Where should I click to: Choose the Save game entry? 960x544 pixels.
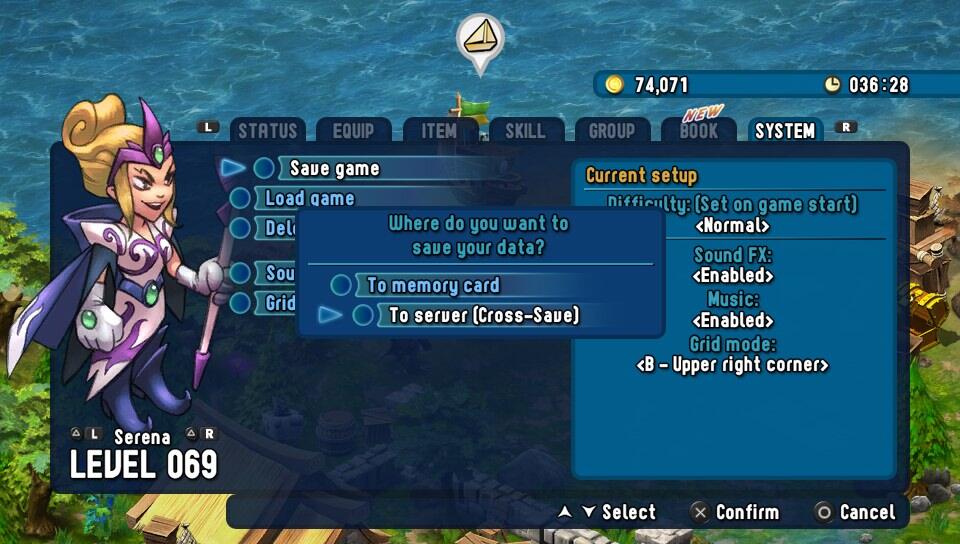pyautogui.click(x=335, y=168)
